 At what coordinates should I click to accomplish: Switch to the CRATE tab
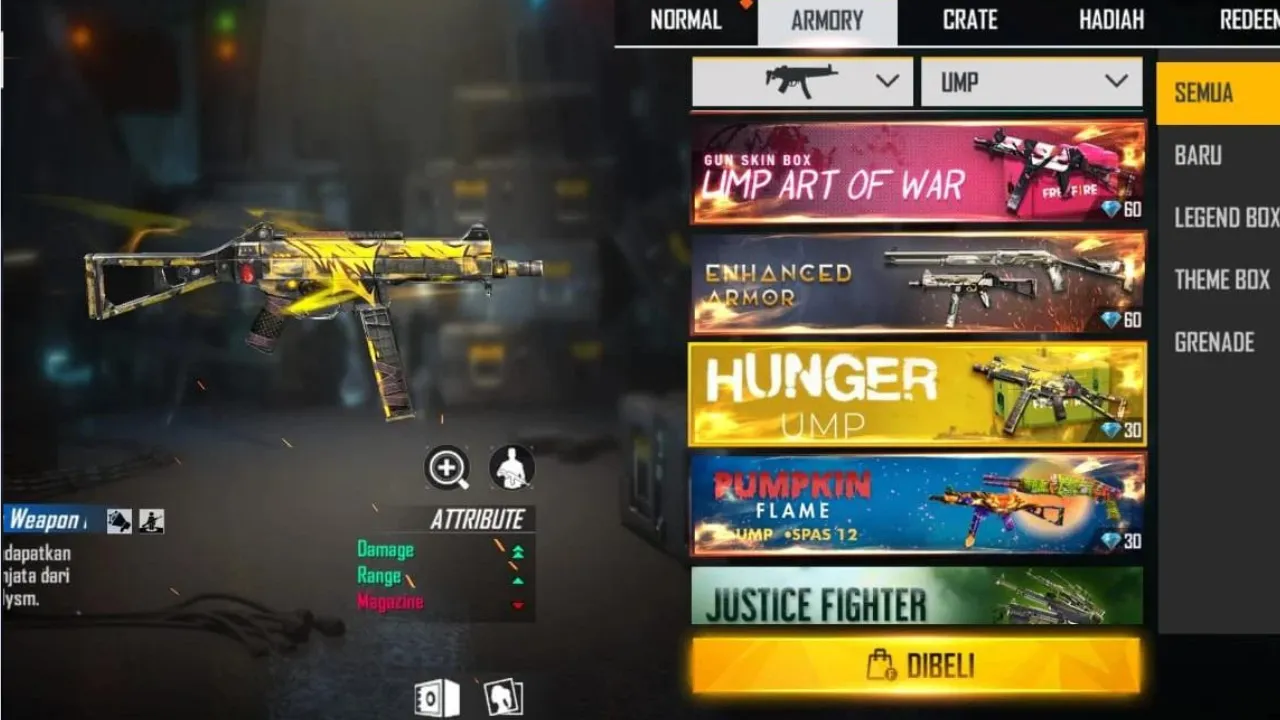point(969,20)
